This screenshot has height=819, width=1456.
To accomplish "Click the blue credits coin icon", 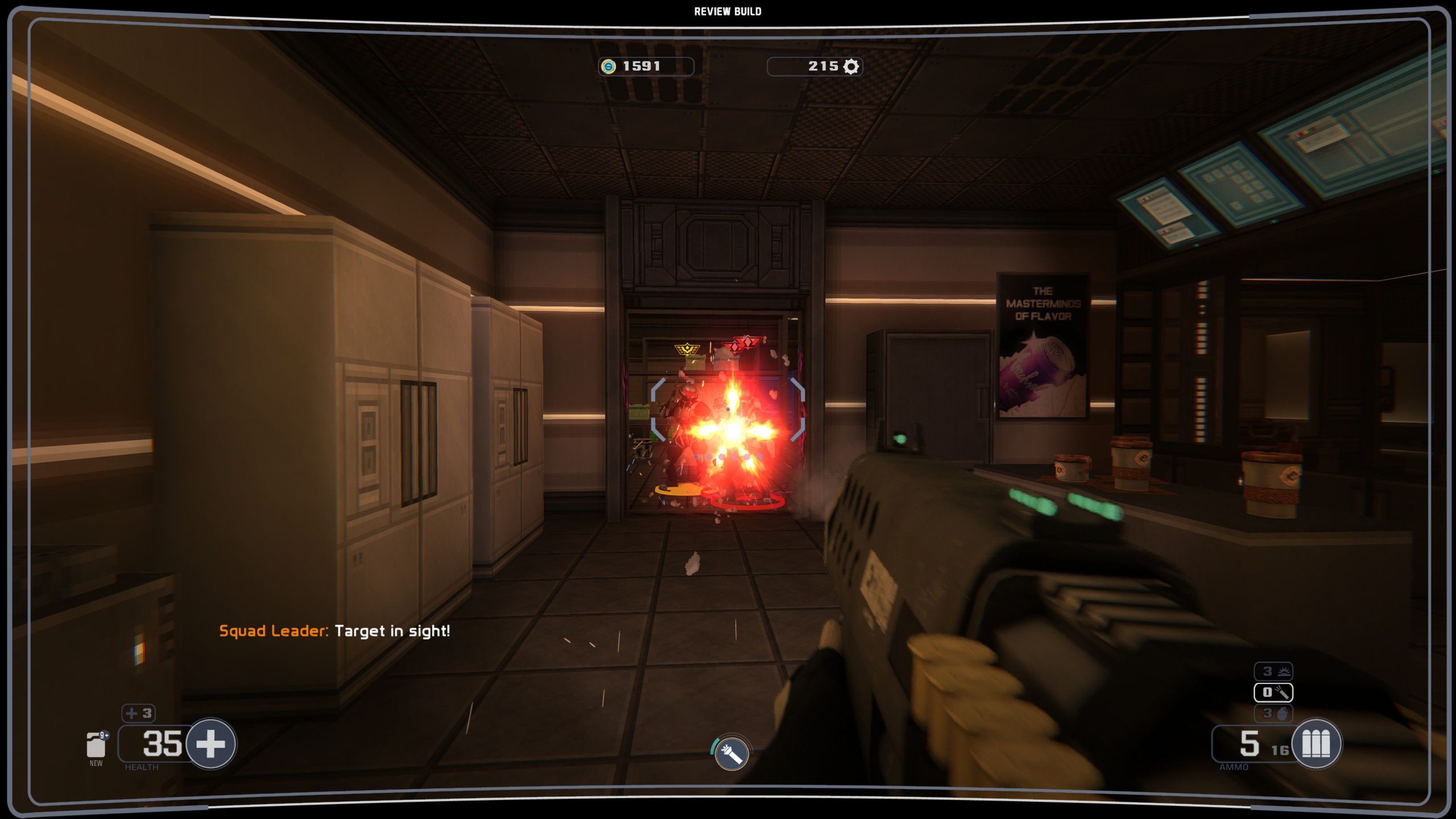I will 609,67.
